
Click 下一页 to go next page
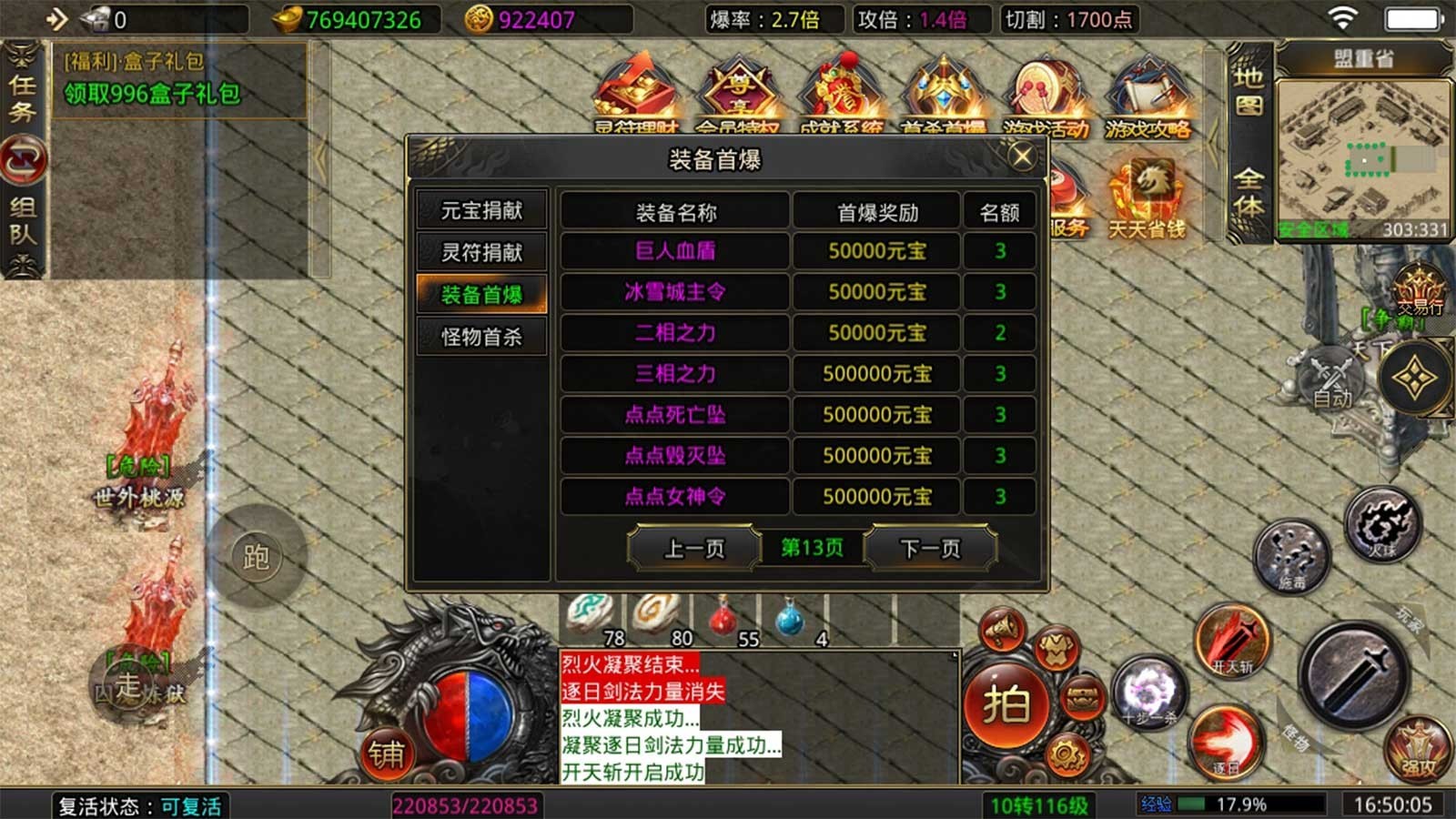coord(930,548)
